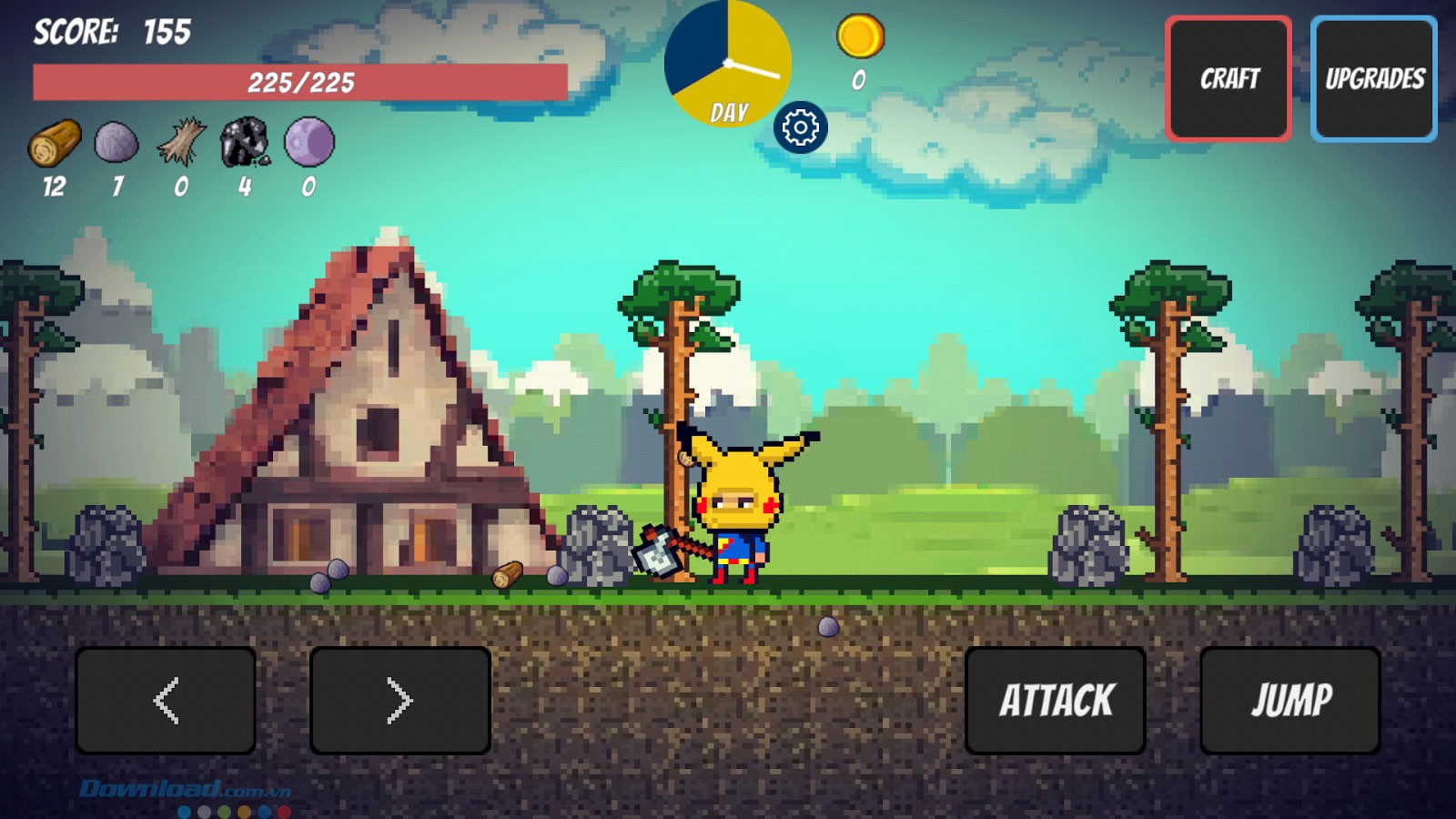Select the twig bundle resource icon
This screenshot has height=819, width=1456.
click(181, 143)
